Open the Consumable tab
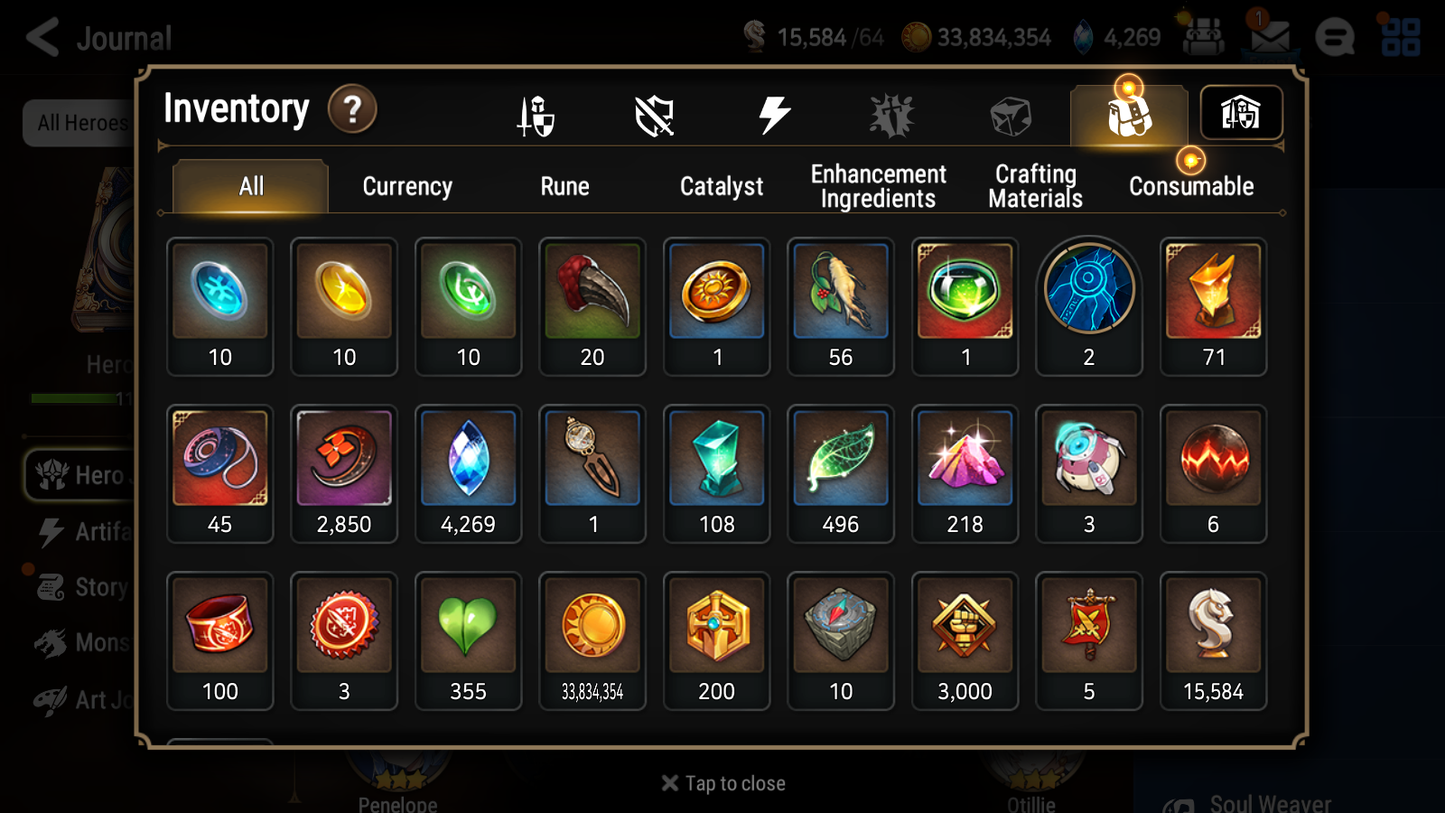Viewport: 1445px width, 813px height. coord(1191,186)
